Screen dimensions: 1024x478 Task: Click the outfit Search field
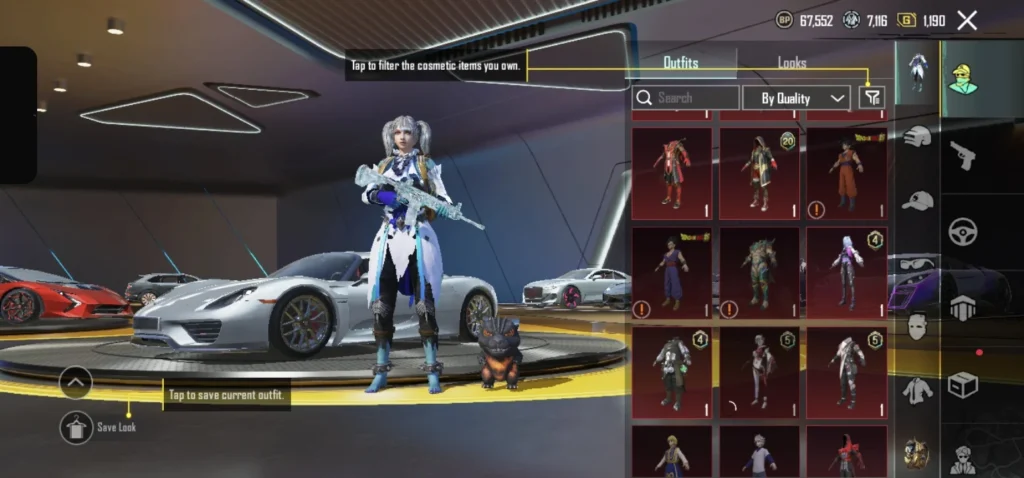tap(686, 97)
